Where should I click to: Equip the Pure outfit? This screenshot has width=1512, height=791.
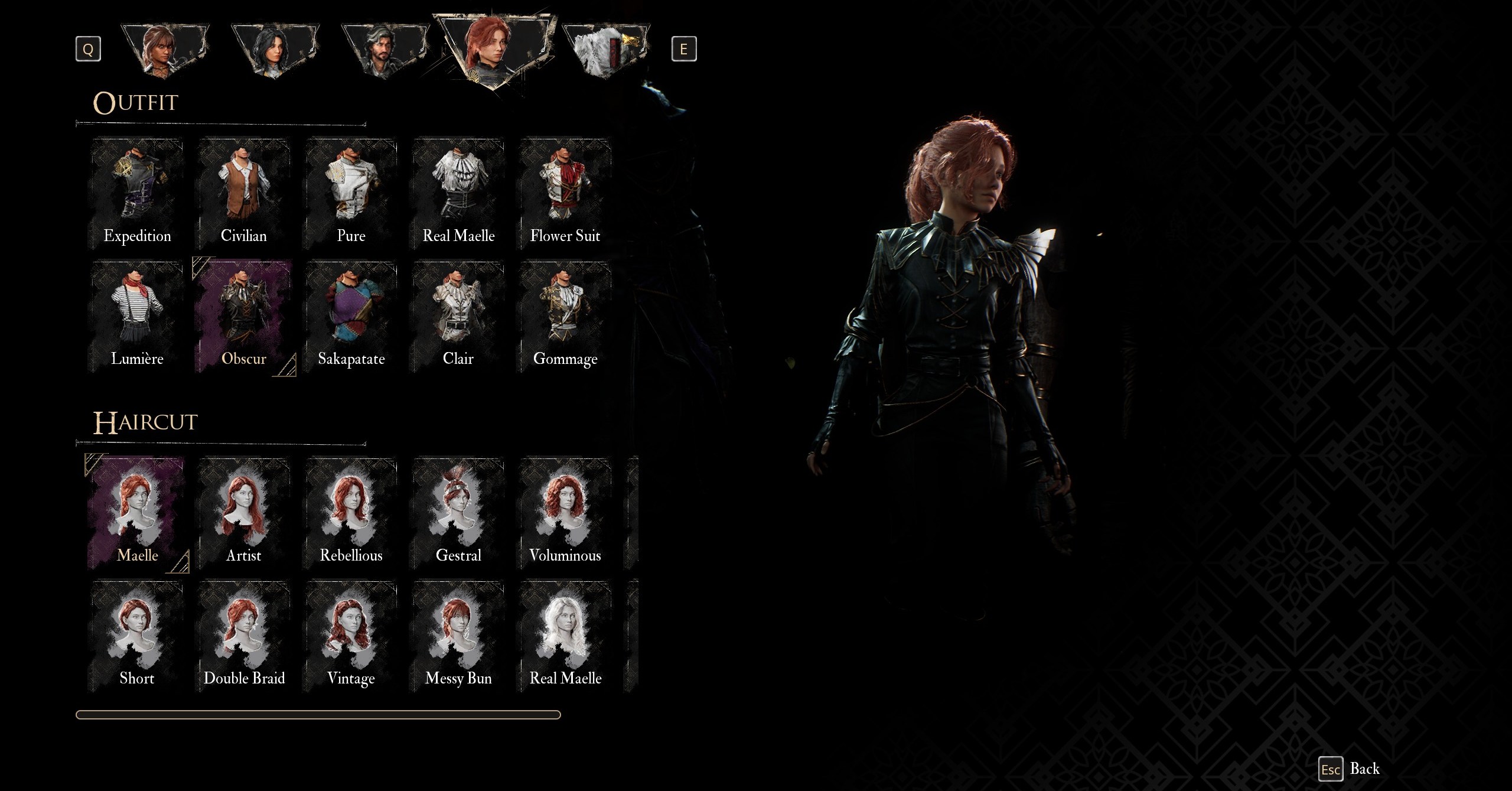point(351,194)
